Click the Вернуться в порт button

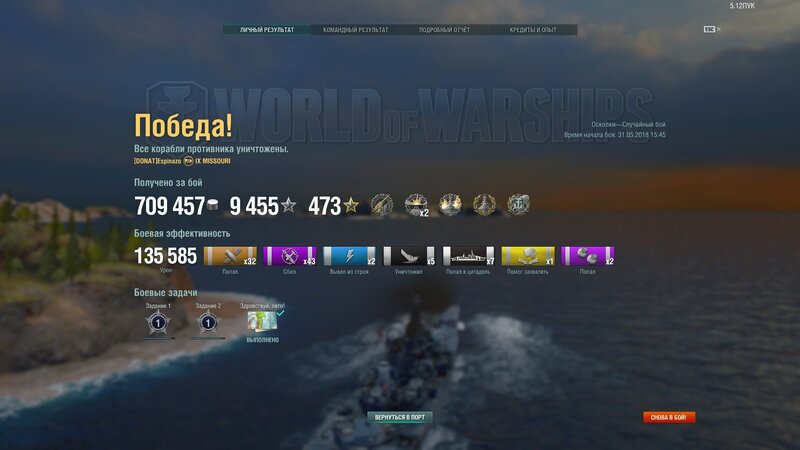[x=399, y=416]
